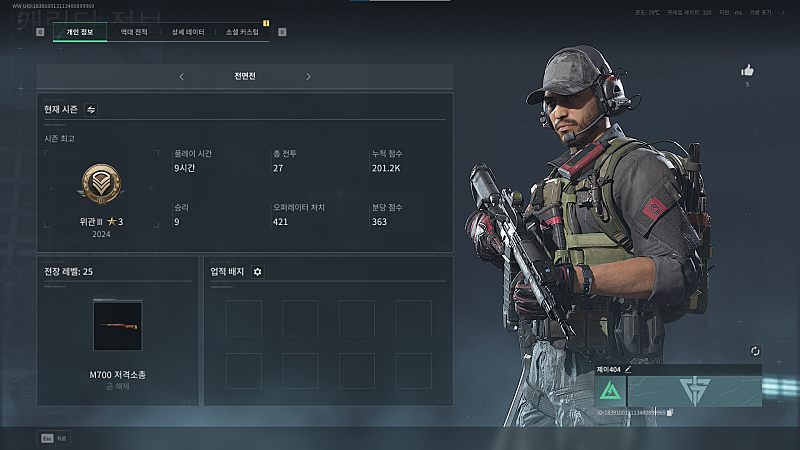Click the thumbs-up like icon
The width and height of the screenshot is (800, 450).
pos(746,70)
